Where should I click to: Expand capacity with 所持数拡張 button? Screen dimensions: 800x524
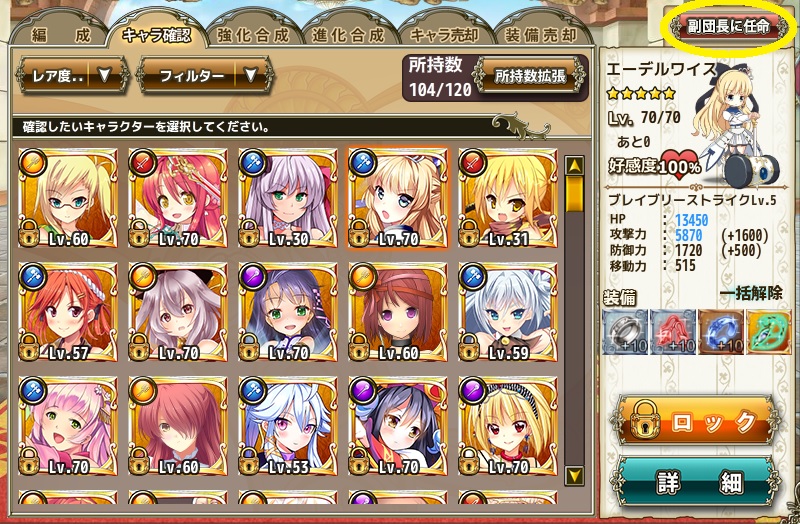531,76
